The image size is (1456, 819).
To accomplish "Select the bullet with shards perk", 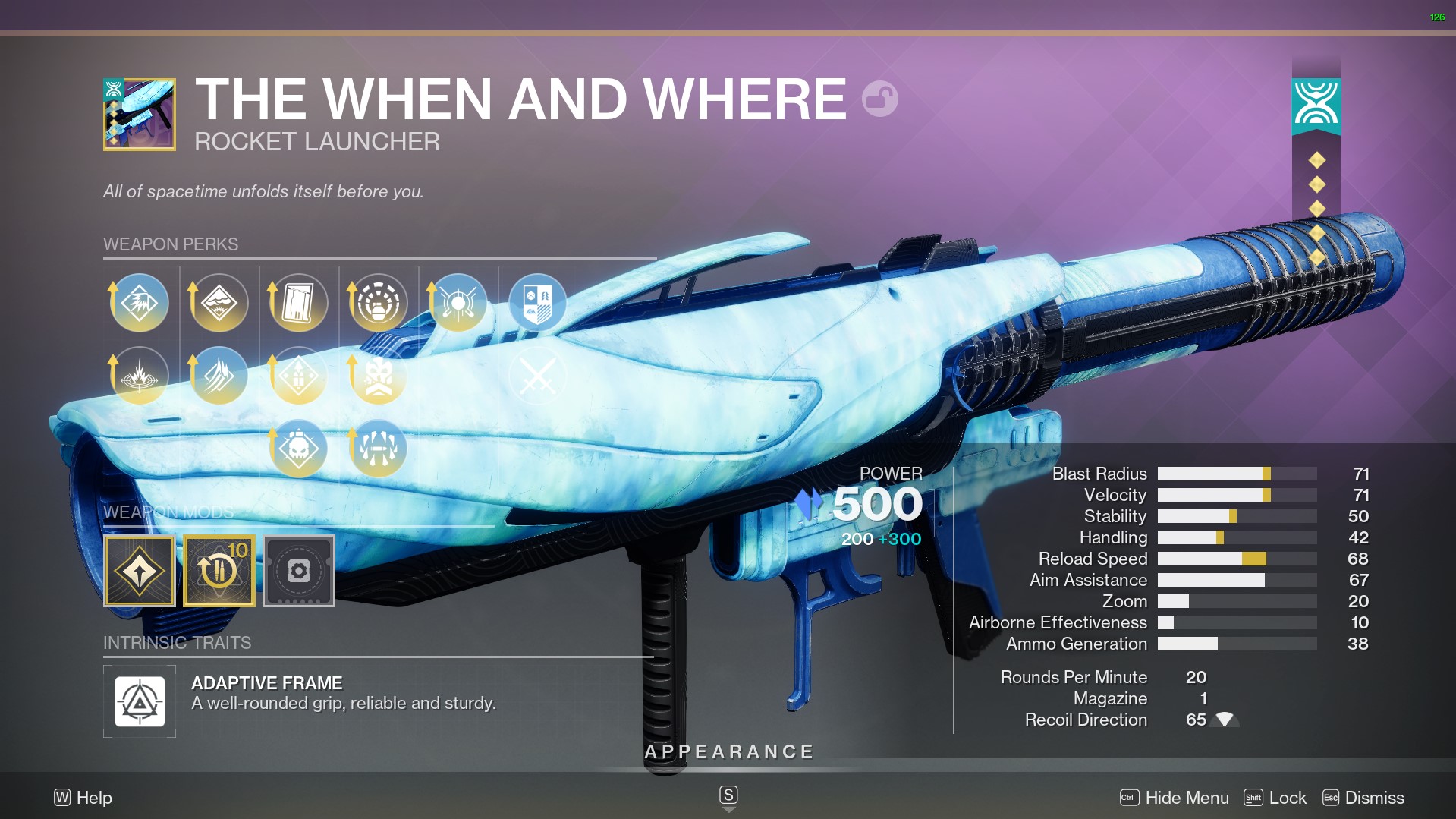I will 378,449.
